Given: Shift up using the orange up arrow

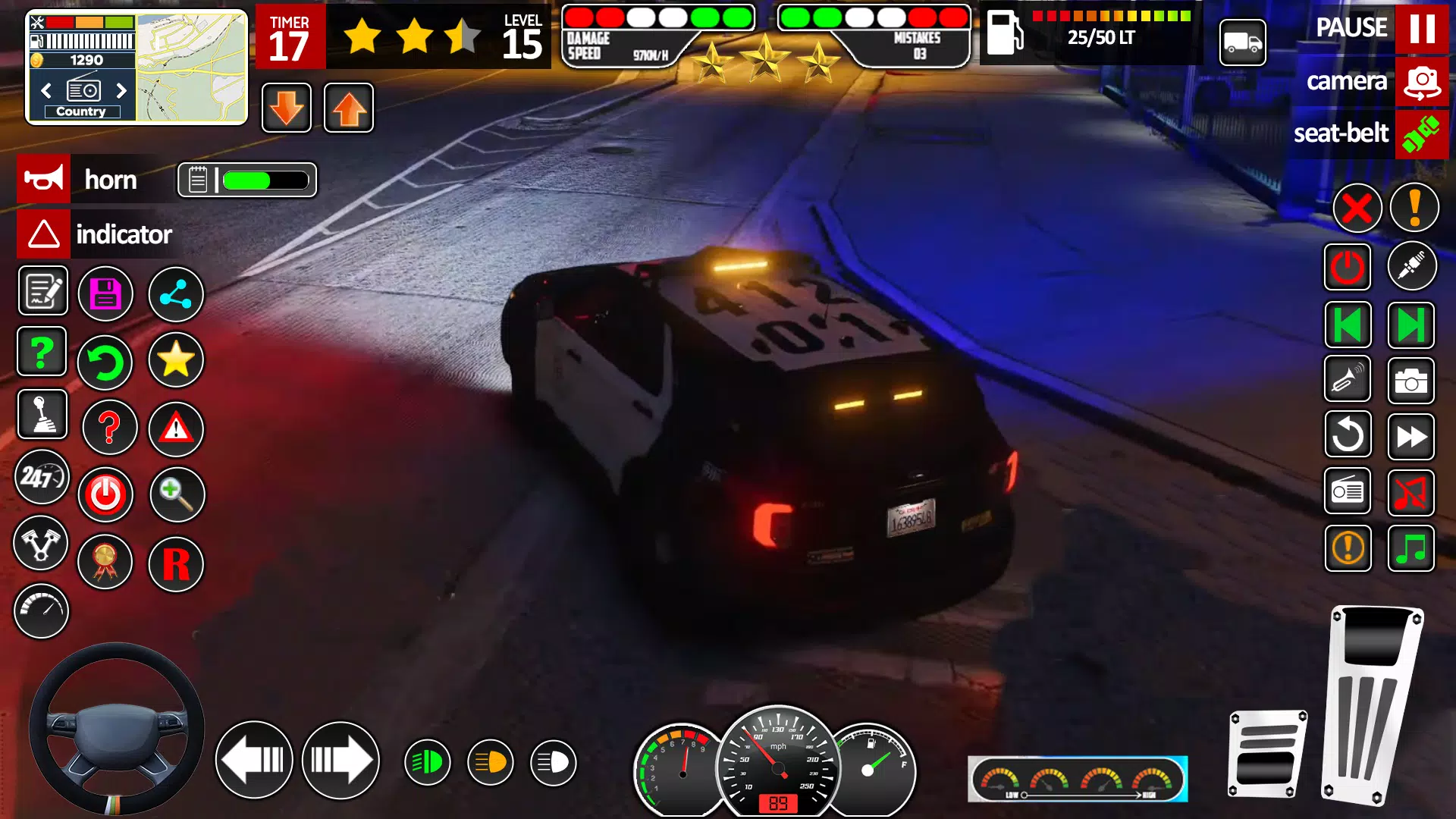Looking at the screenshot, I should coord(348,108).
